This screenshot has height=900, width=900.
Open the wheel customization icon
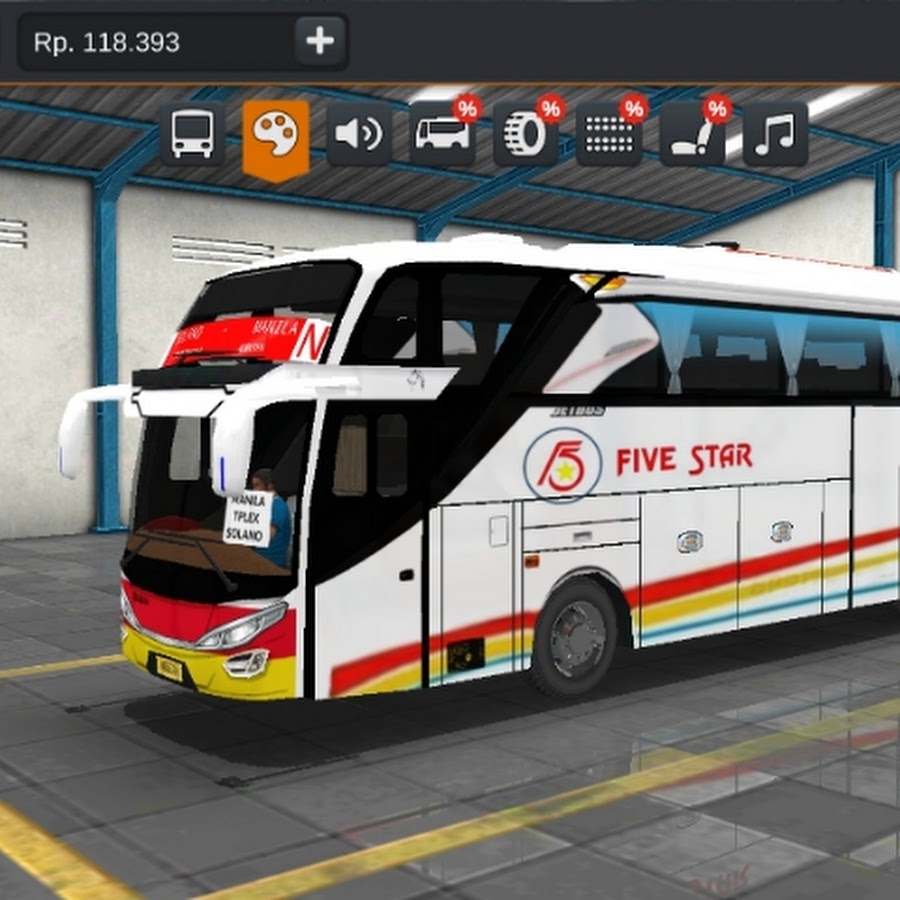tap(525, 134)
